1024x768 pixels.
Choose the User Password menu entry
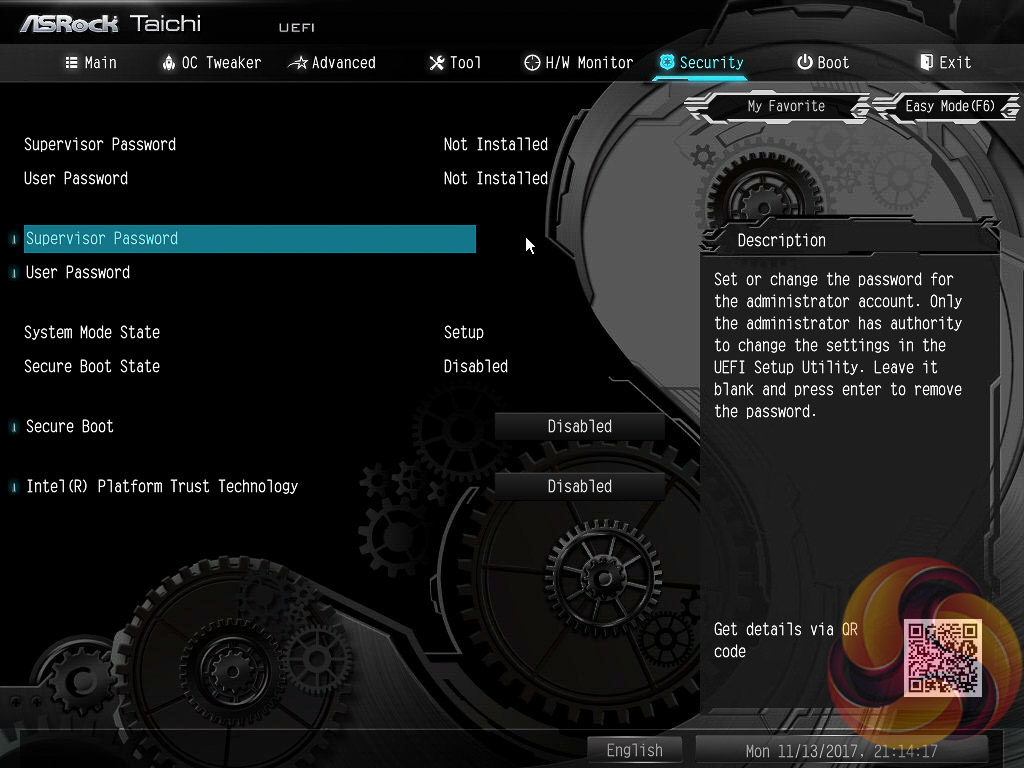click(78, 272)
